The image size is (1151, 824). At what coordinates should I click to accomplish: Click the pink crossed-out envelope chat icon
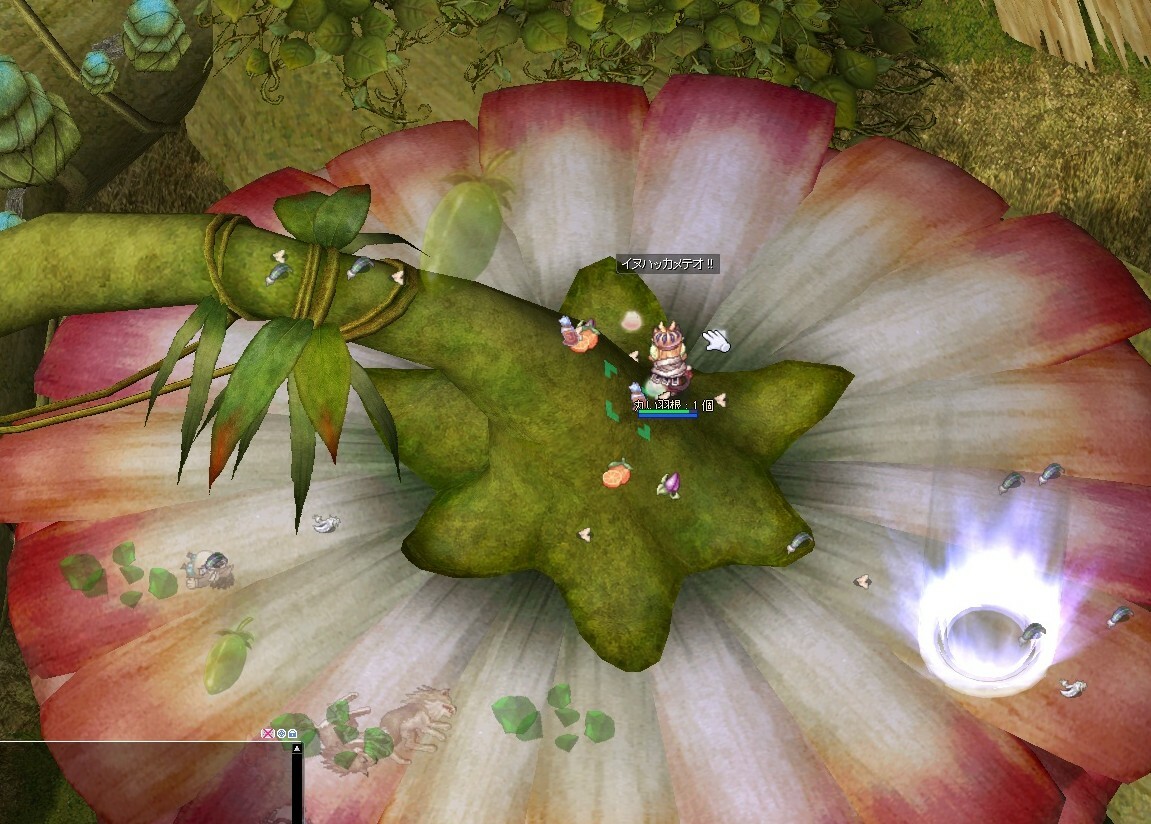[x=267, y=733]
